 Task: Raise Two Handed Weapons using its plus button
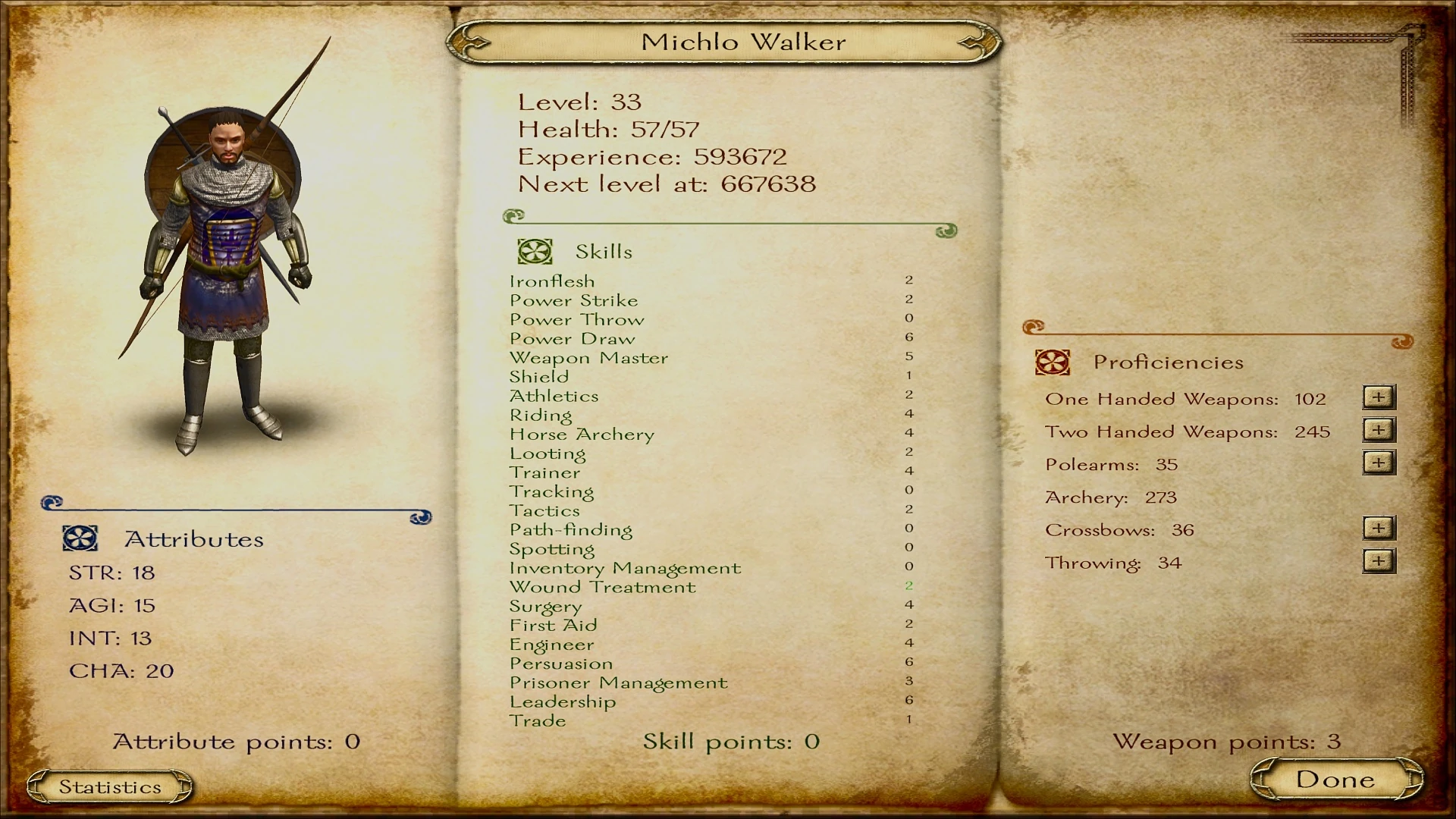[x=1379, y=429]
